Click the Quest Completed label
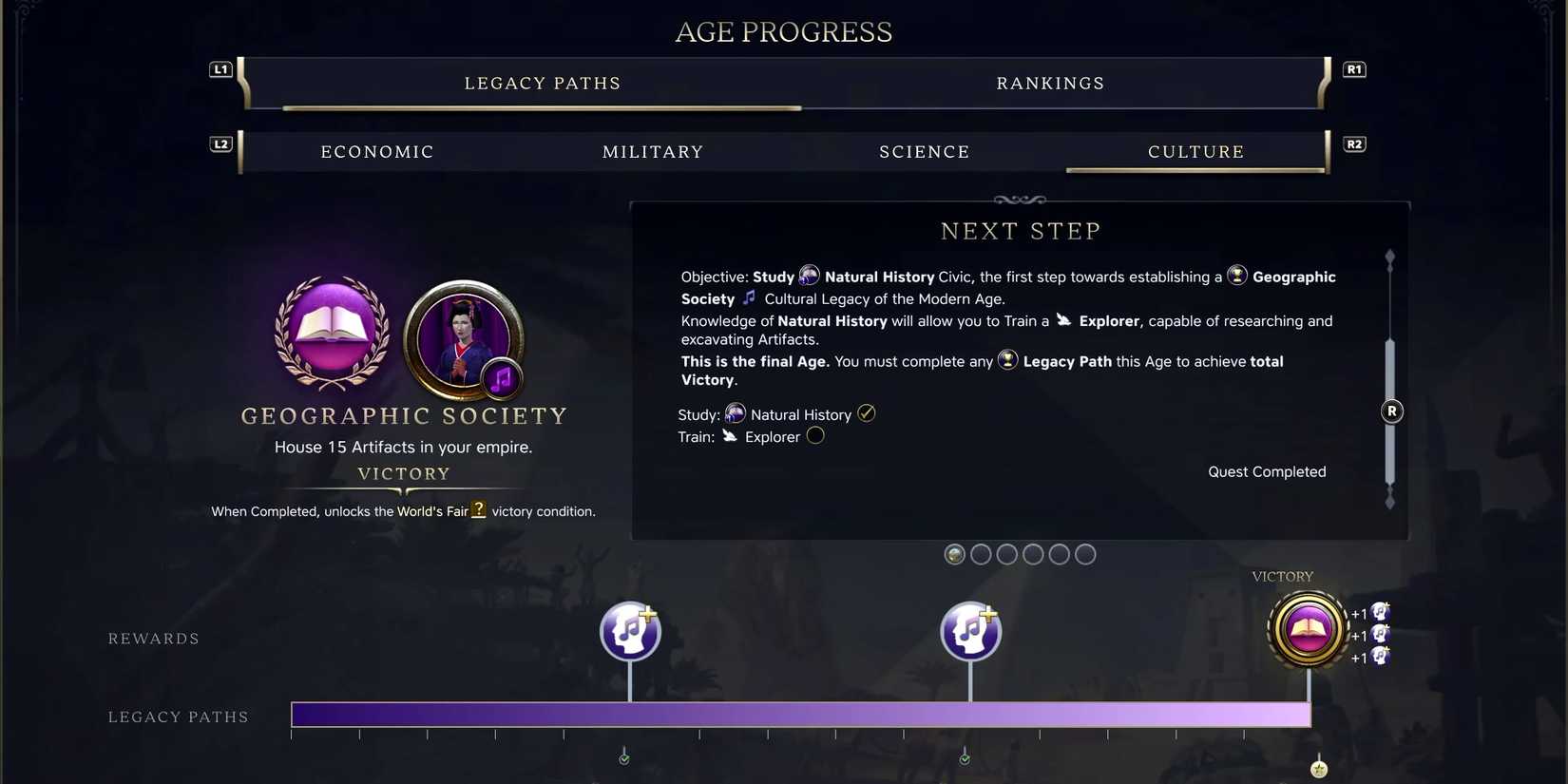 [1267, 470]
